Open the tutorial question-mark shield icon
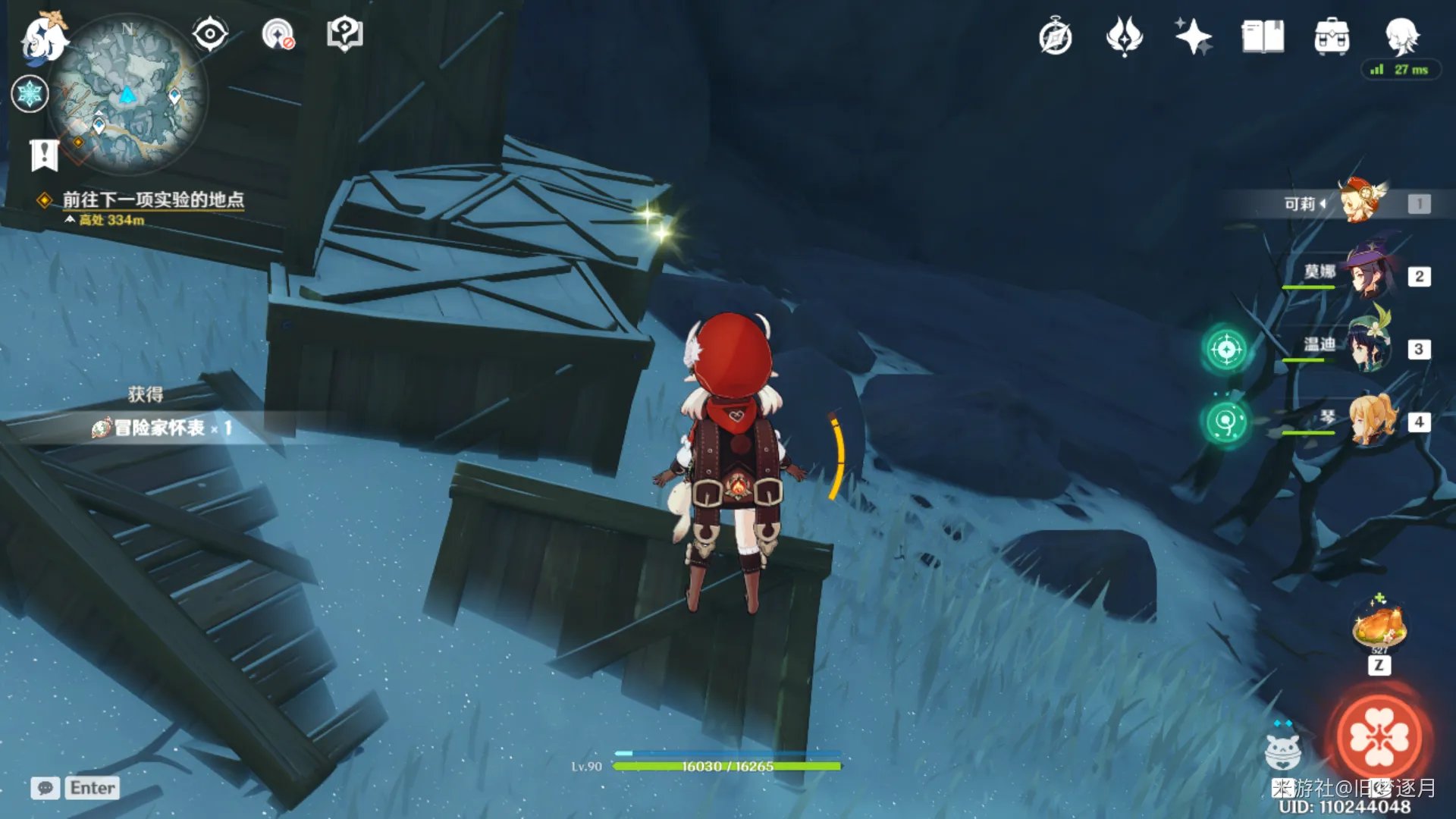Screen dimensions: 1456x819 tap(345, 34)
